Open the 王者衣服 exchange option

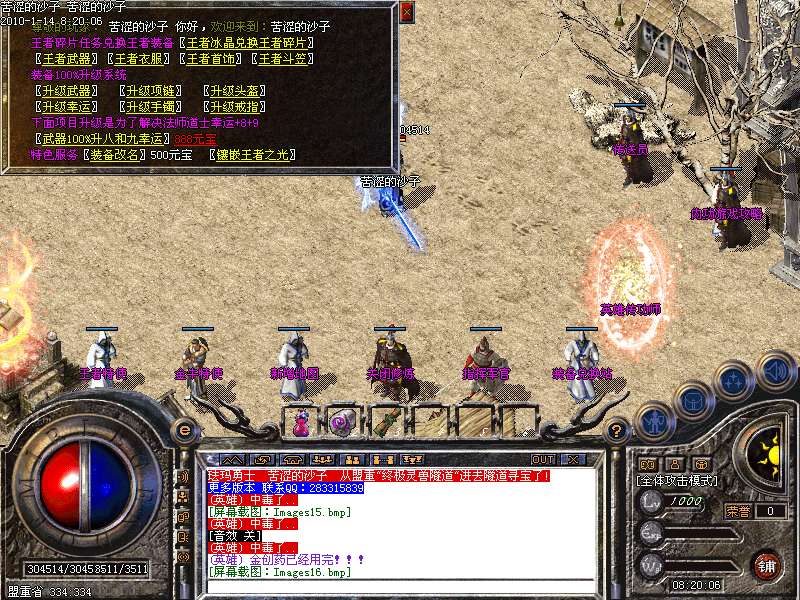pos(139,59)
